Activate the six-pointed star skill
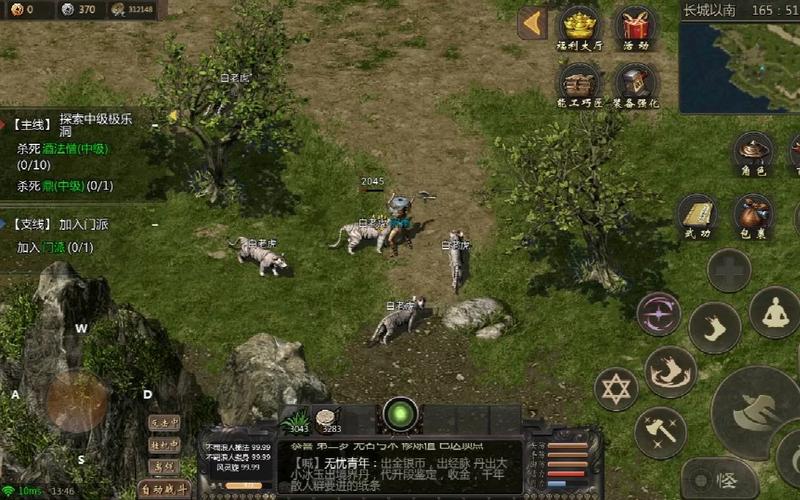 coord(616,388)
